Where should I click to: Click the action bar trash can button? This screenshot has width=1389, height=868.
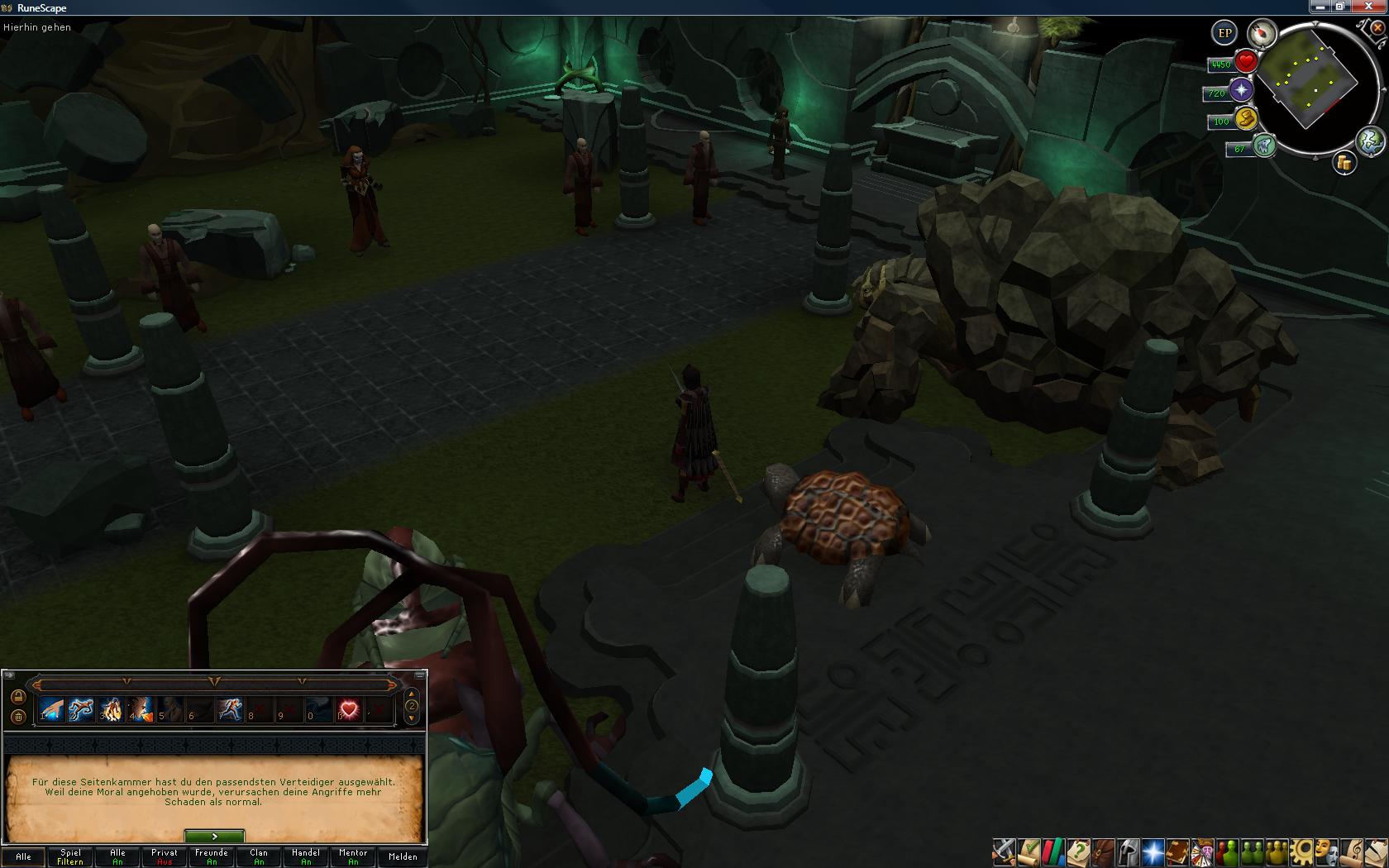point(18,717)
